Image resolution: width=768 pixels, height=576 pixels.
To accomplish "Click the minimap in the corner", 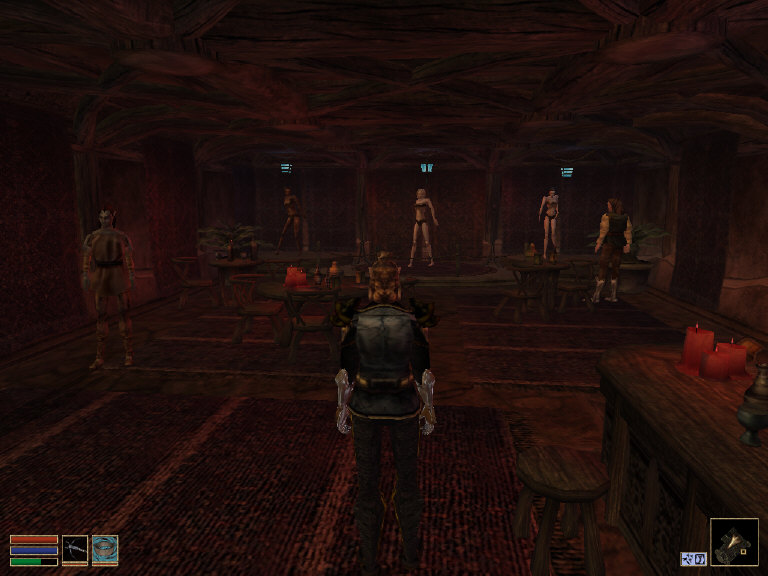I will click(734, 542).
